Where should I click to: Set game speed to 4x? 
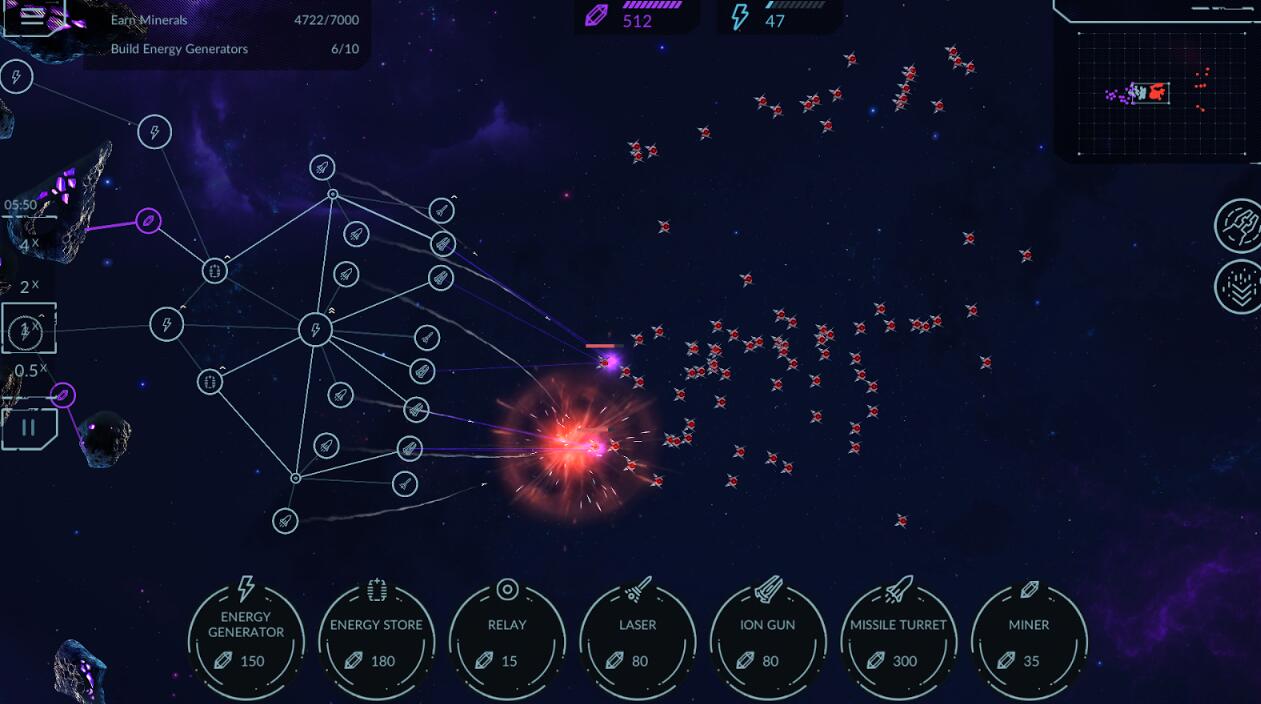(x=29, y=245)
